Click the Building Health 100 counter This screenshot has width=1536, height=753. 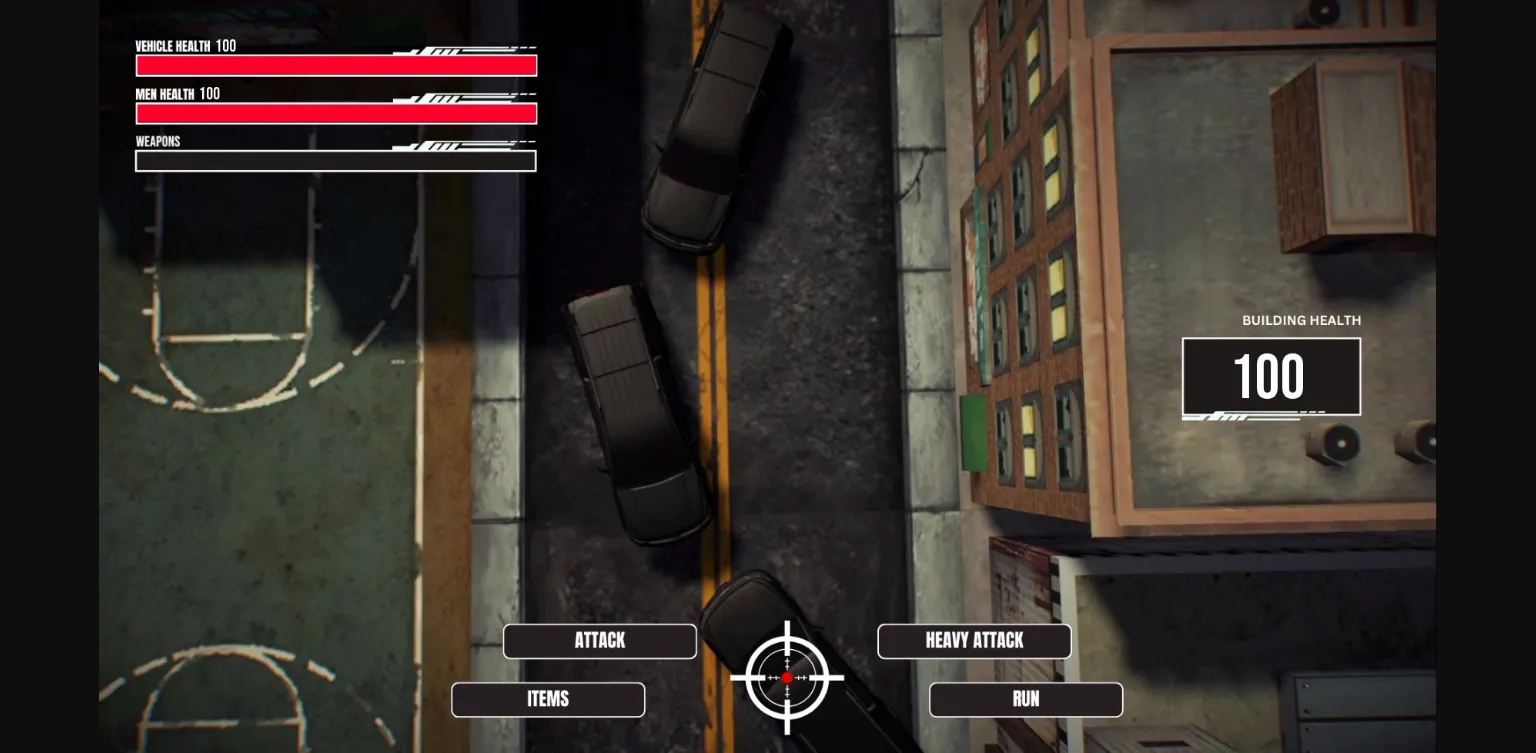pyautogui.click(x=1271, y=376)
